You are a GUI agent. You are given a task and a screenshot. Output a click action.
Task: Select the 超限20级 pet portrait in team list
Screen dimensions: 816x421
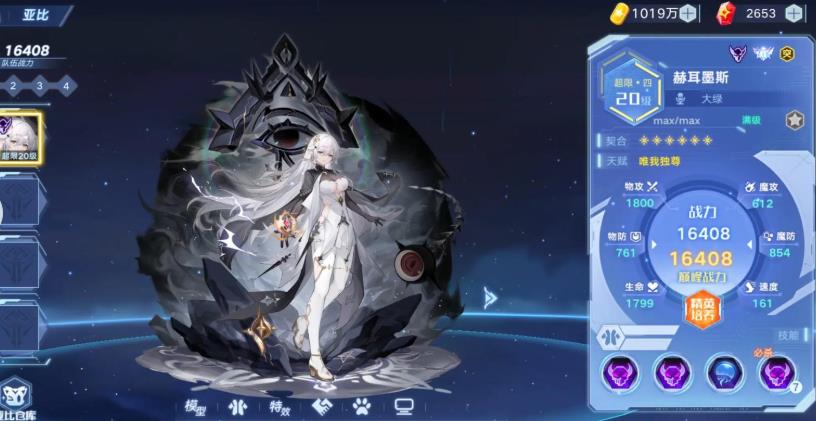click(19, 138)
